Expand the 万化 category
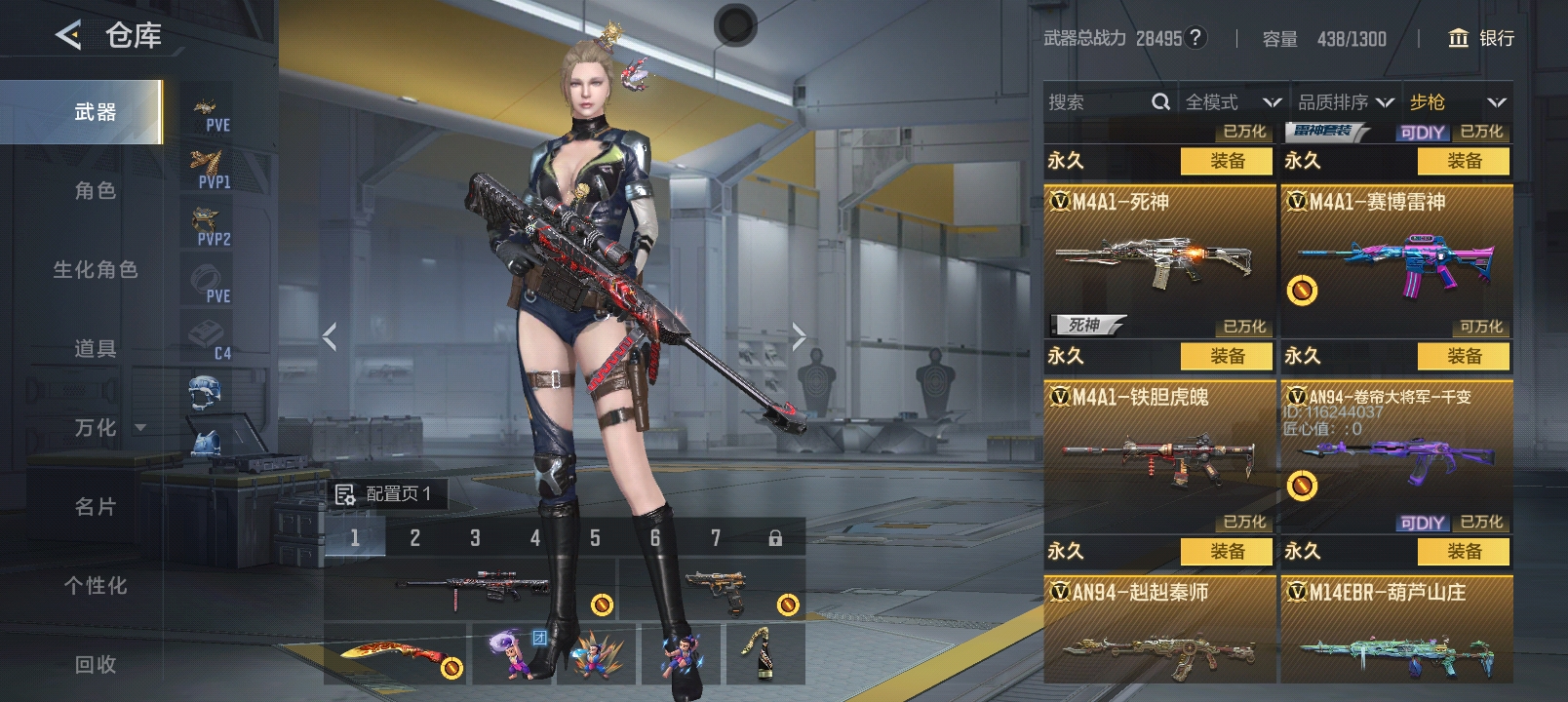 [x=107, y=428]
